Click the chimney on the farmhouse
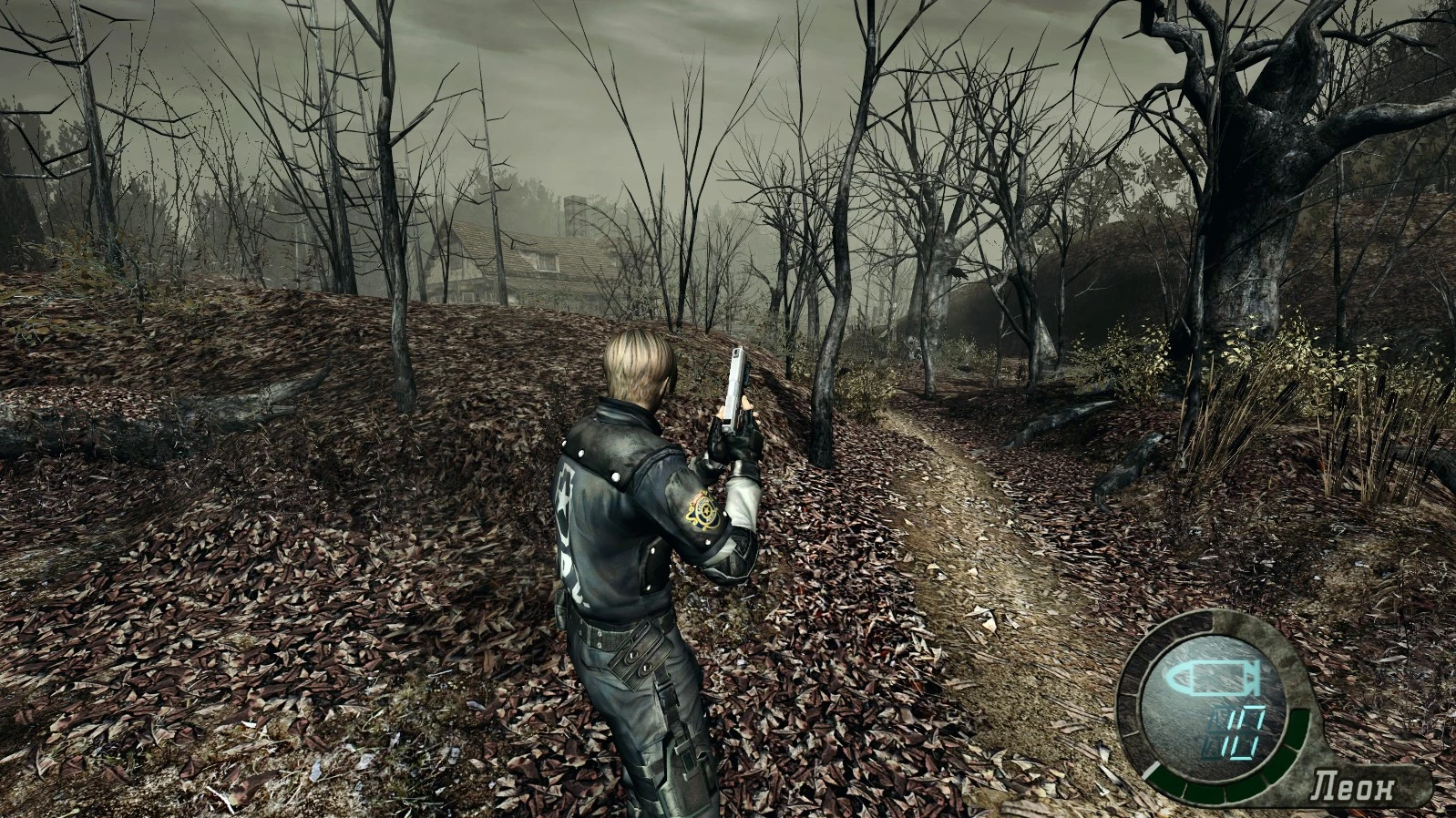 pyautogui.click(x=573, y=214)
